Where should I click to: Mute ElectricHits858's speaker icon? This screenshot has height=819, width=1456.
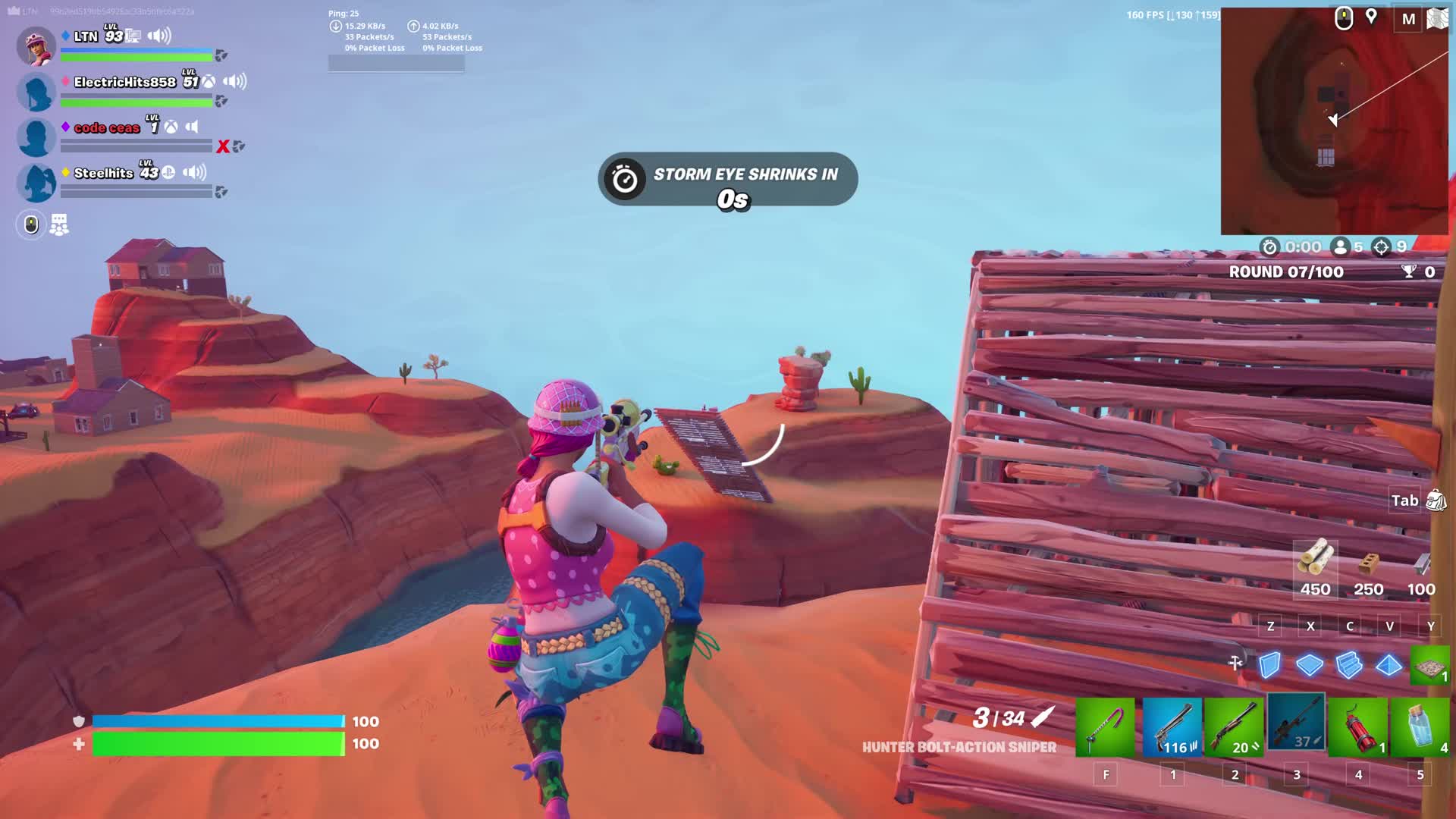(x=236, y=80)
